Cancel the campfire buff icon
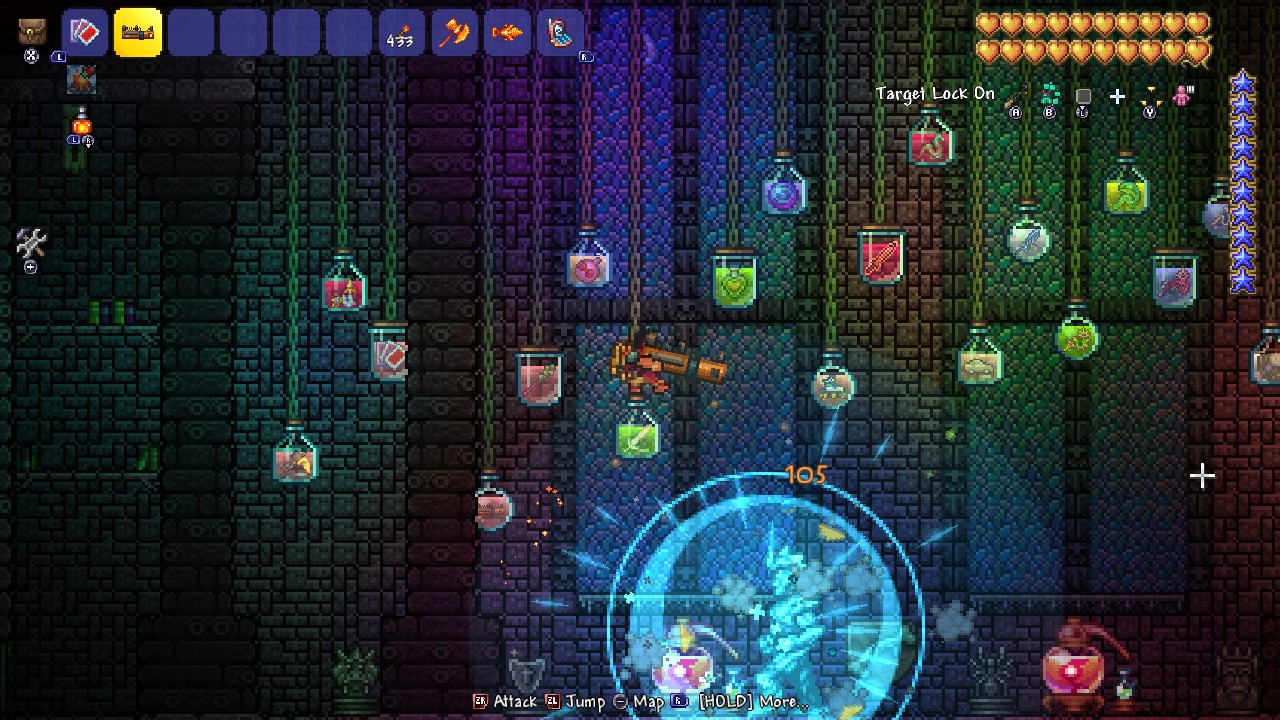Viewport: 1280px width, 720px height. tap(80, 80)
